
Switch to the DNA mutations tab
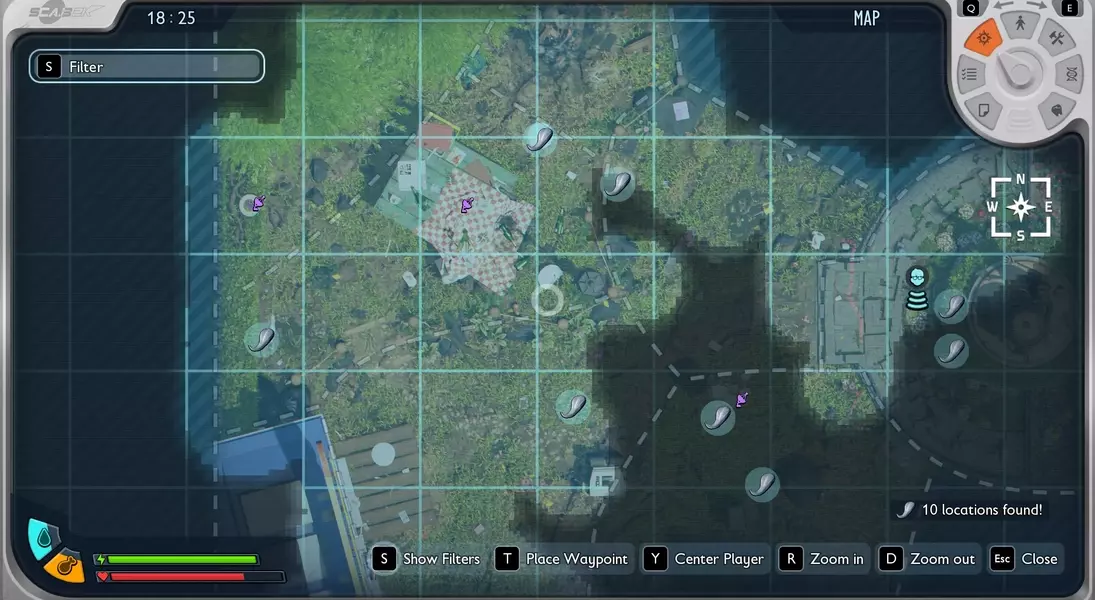(1070, 75)
